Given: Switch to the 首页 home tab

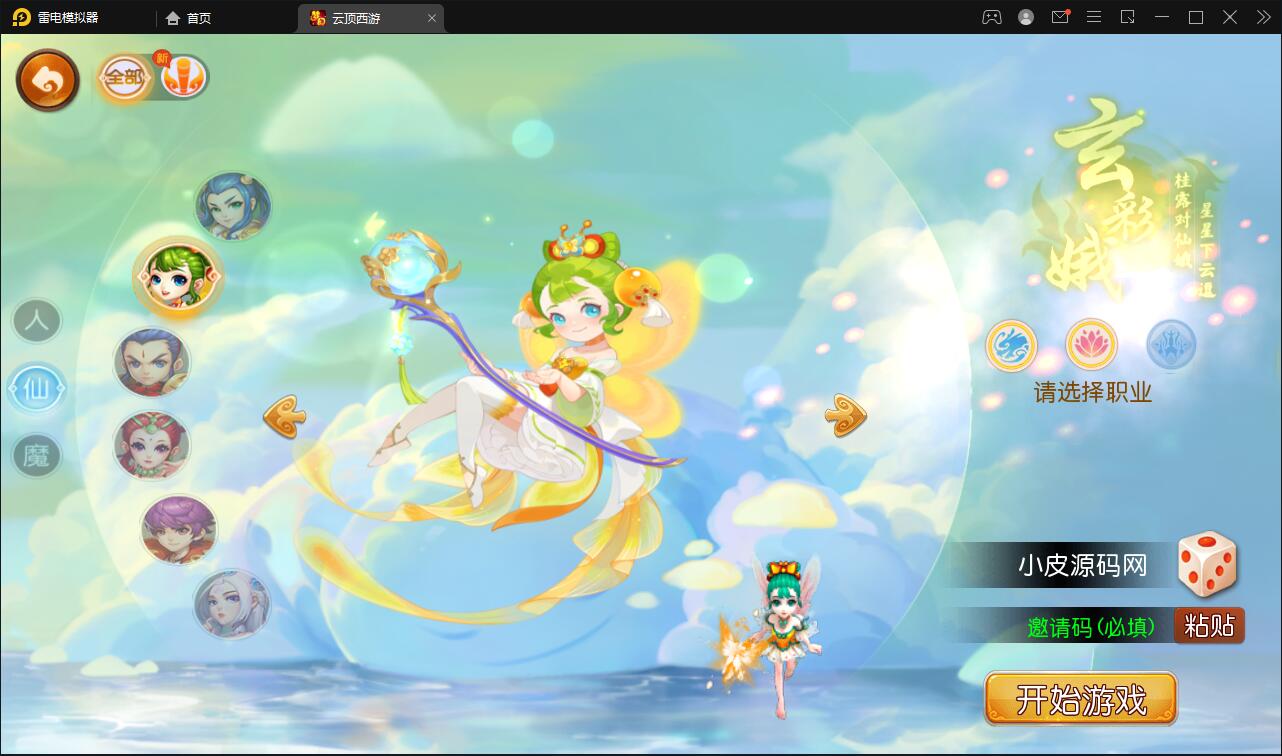Looking at the screenshot, I should (188, 17).
